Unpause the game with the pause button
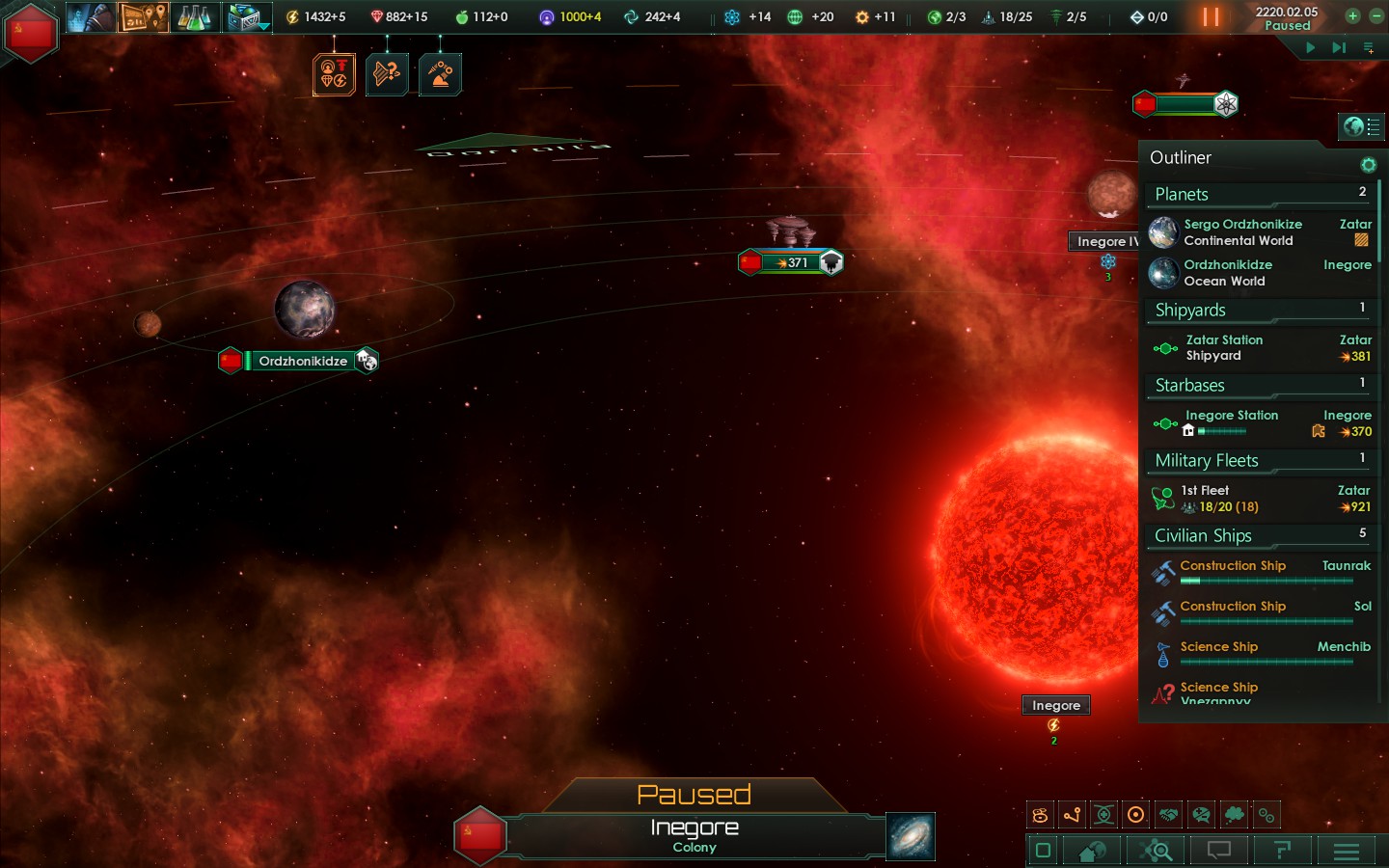Image resolution: width=1389 pixels, height=868 pixels. point(1212,16)
